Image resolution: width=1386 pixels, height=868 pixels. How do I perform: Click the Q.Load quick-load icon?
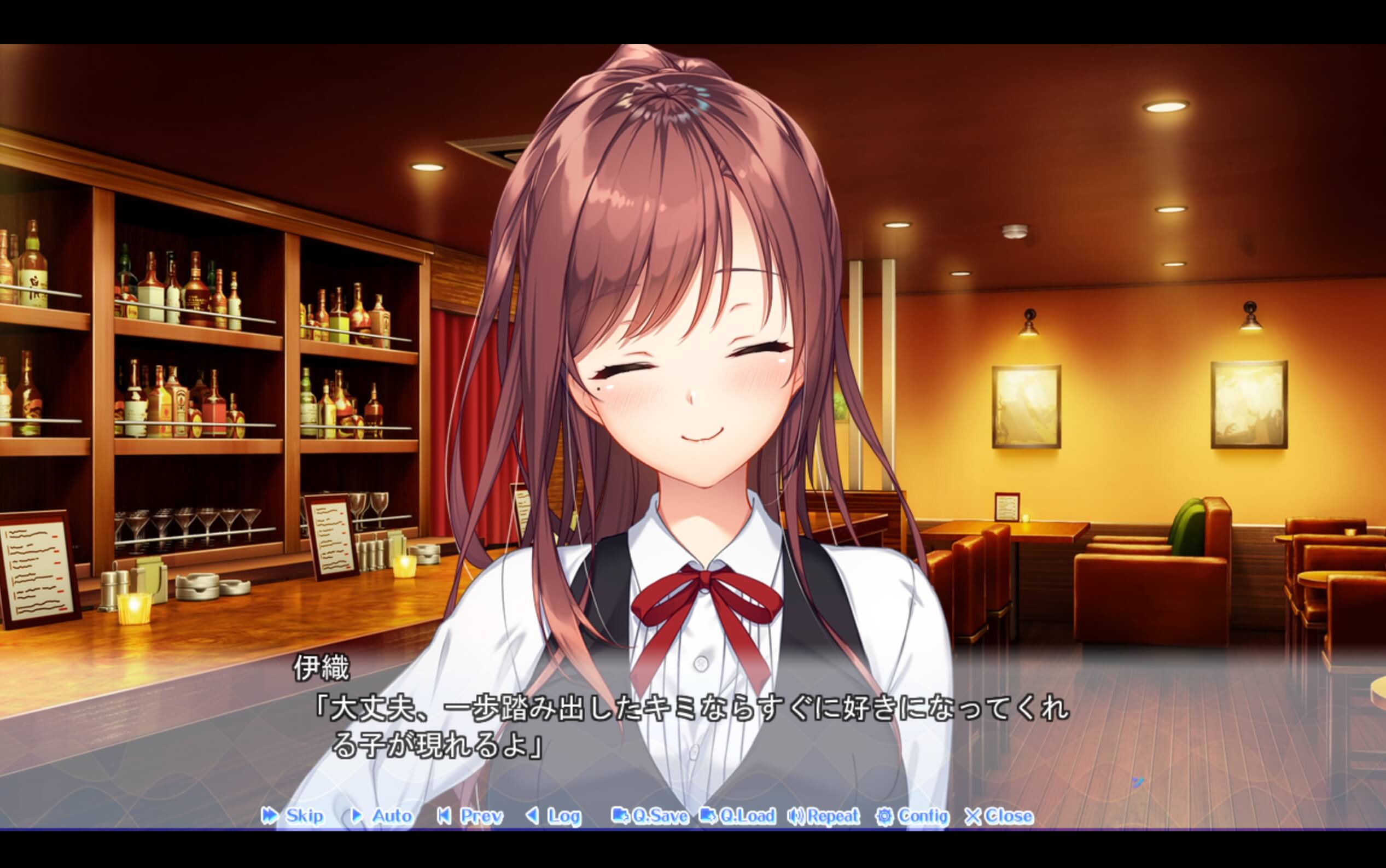(709, 817)
